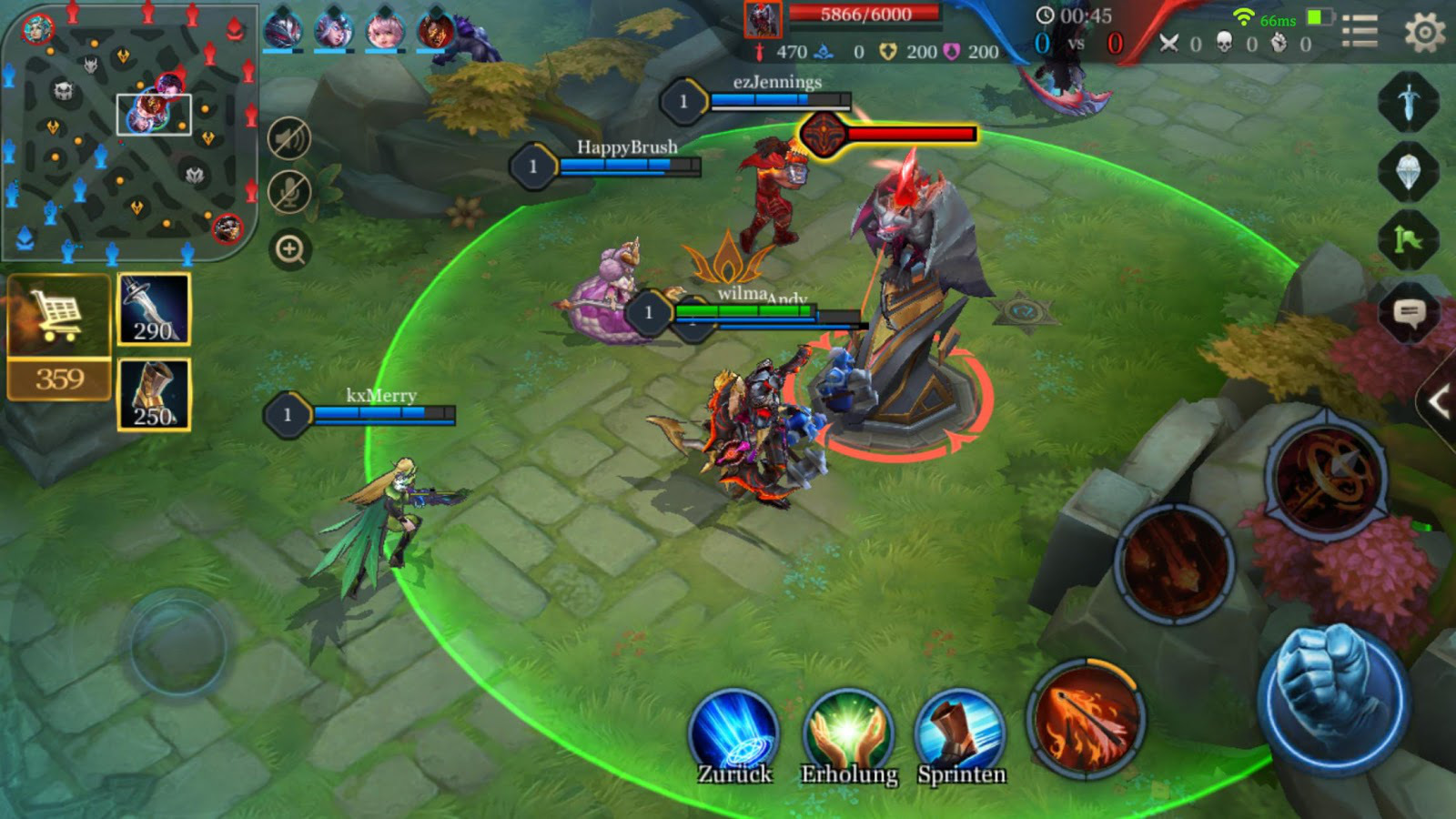Select the pink-haired teammate portrait

click(384, 30)
